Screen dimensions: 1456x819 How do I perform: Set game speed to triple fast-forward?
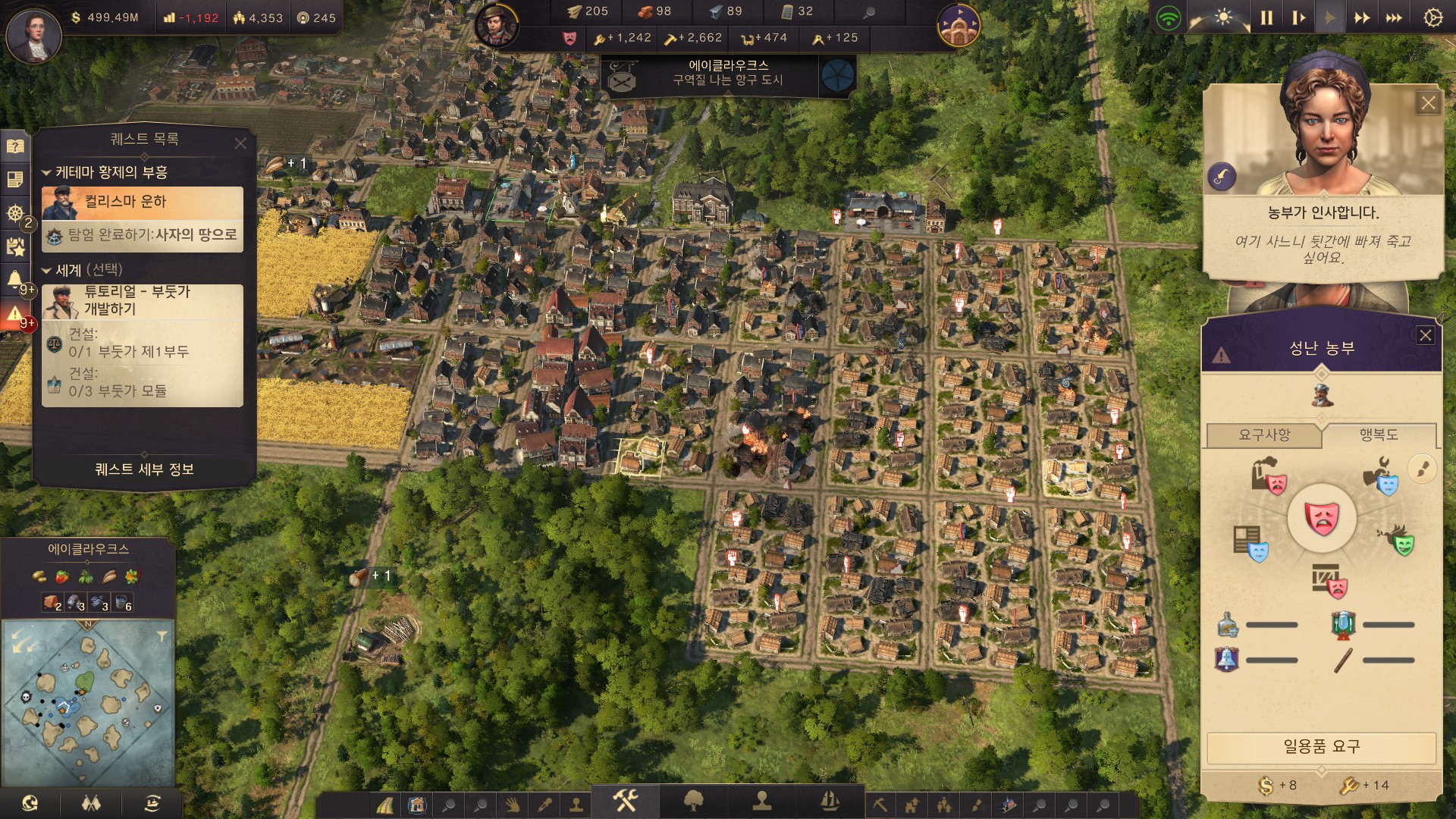[1394, 17]
